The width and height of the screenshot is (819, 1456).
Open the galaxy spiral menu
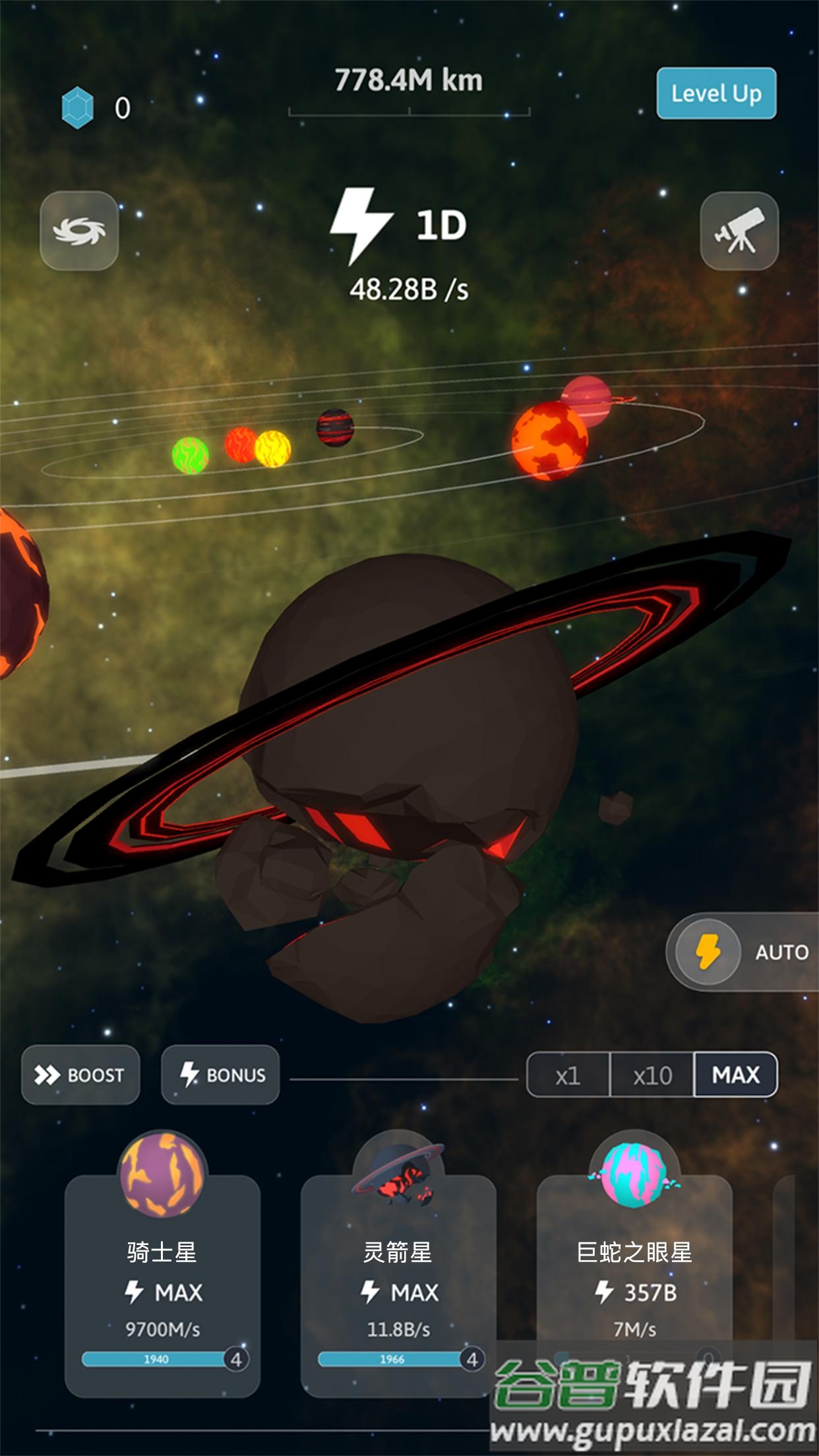(79, 231)
